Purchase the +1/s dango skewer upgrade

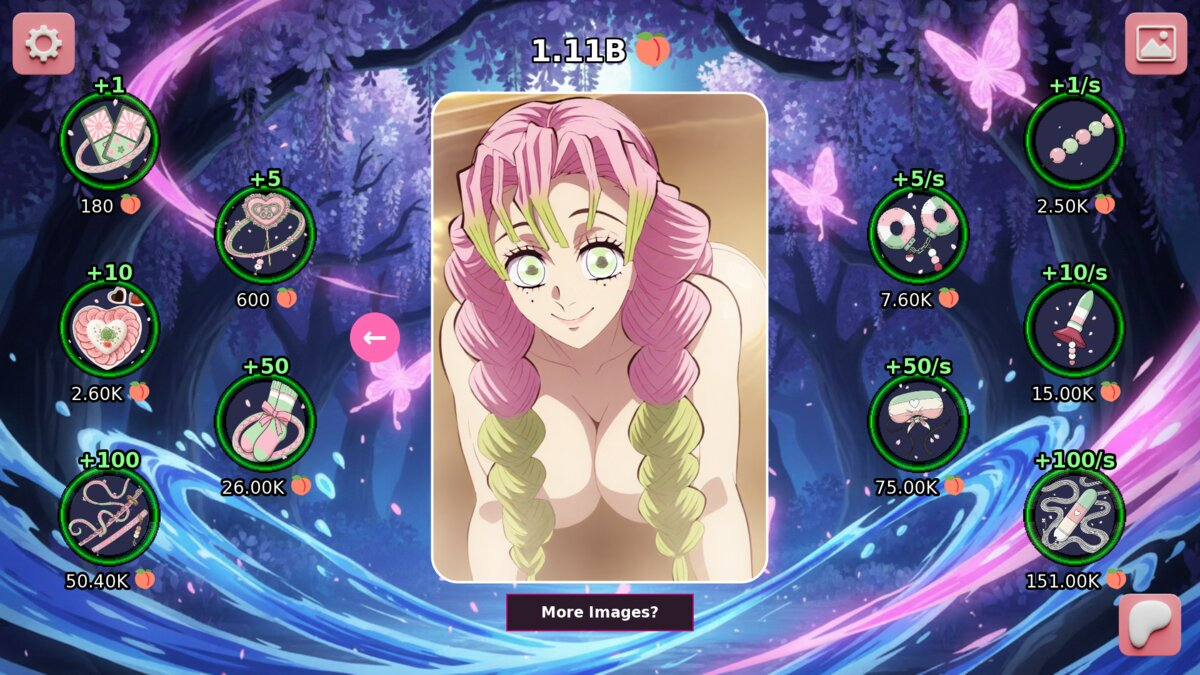[x=1075, y=141]
